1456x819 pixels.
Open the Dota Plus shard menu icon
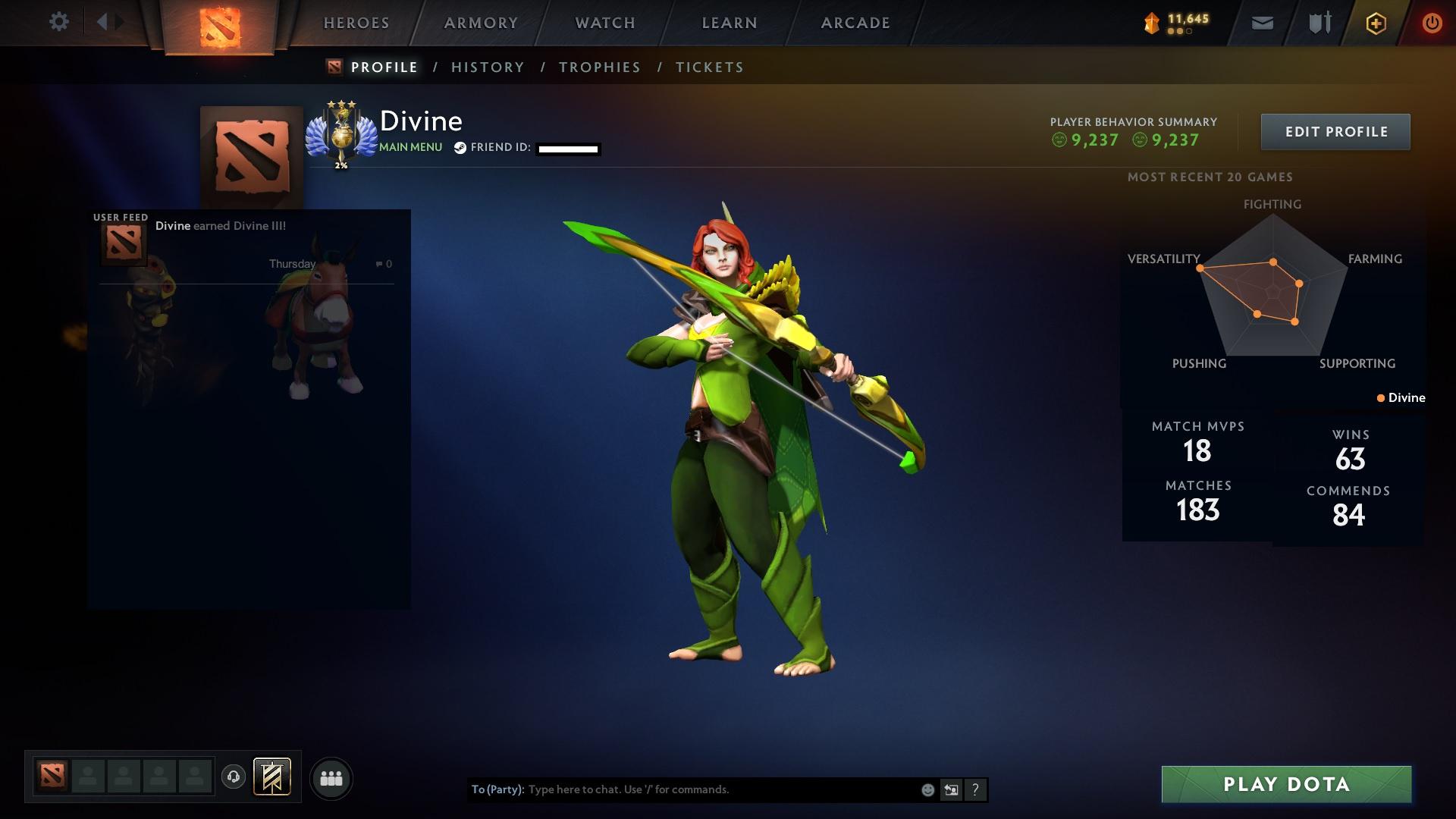[1150, 23]
